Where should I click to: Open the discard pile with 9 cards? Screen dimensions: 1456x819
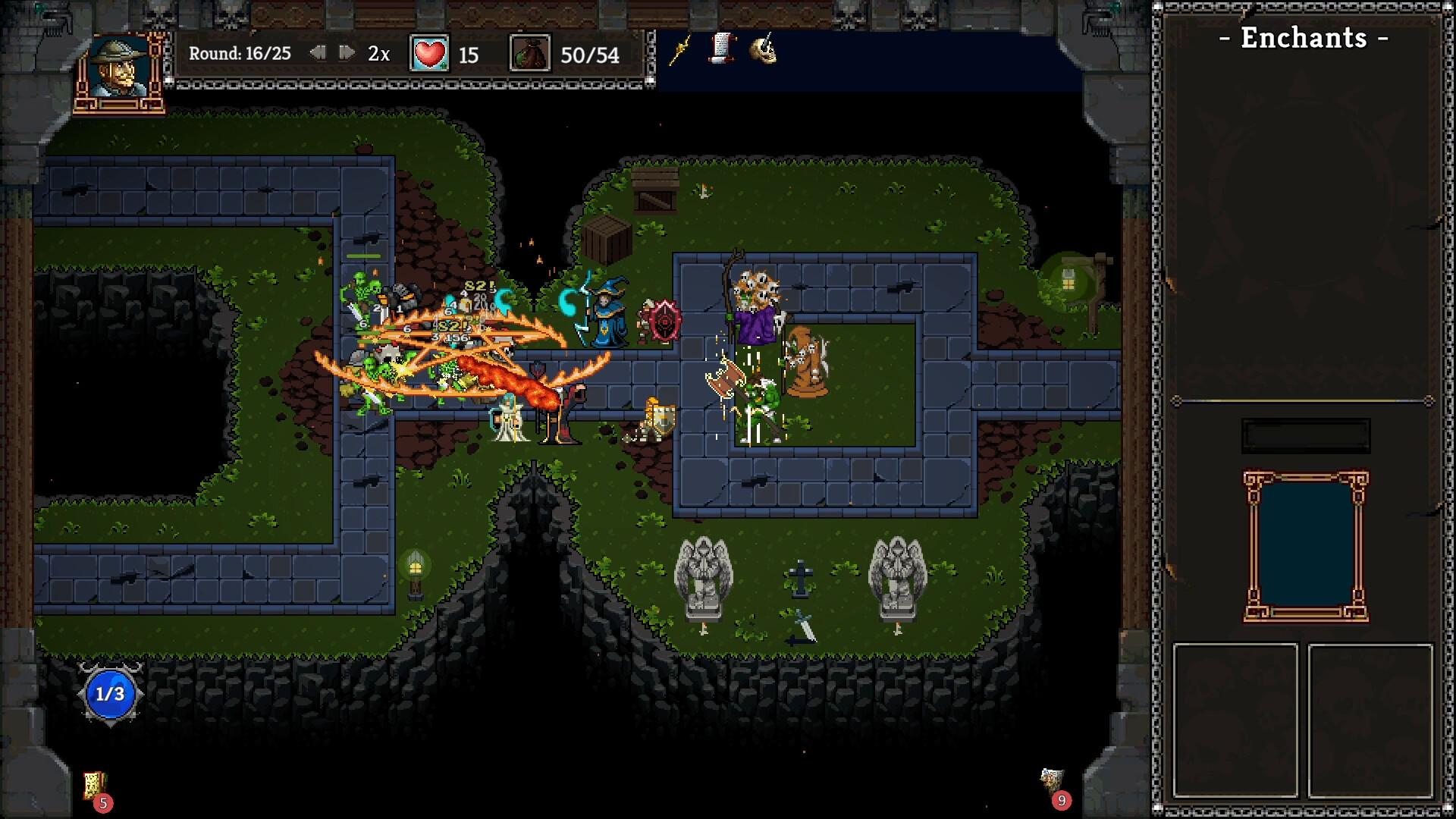(x=1052, y=781)
